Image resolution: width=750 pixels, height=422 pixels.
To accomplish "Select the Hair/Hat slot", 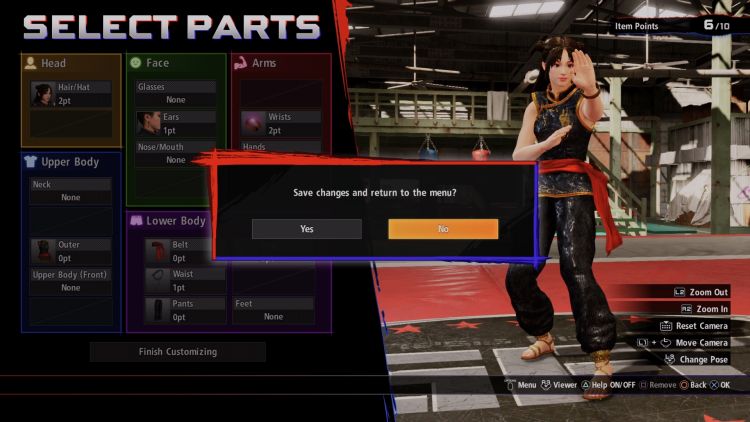I will [x=72, y=95].
